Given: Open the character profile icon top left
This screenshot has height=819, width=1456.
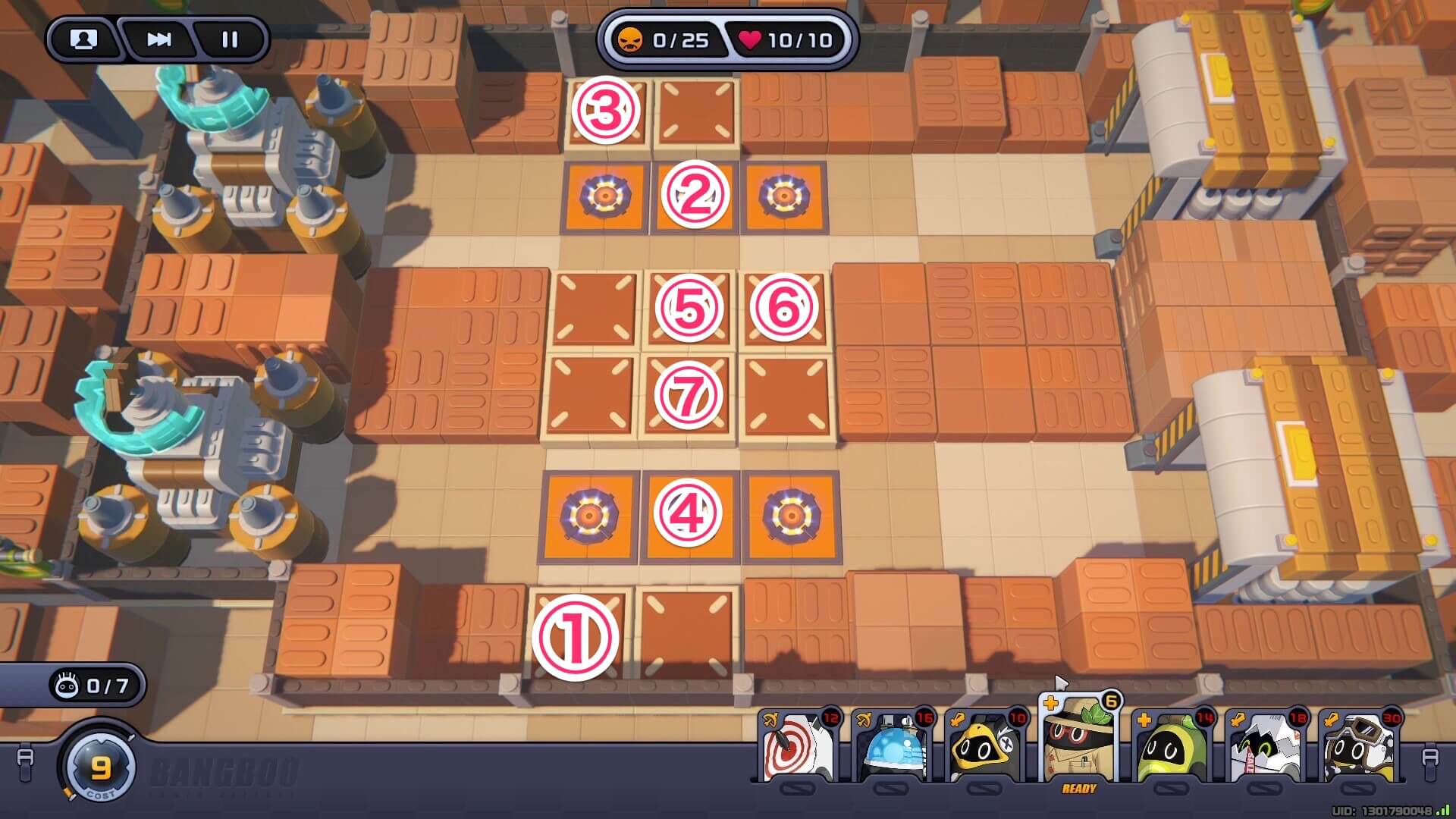Looking at the screenshot, I should 83,40.
